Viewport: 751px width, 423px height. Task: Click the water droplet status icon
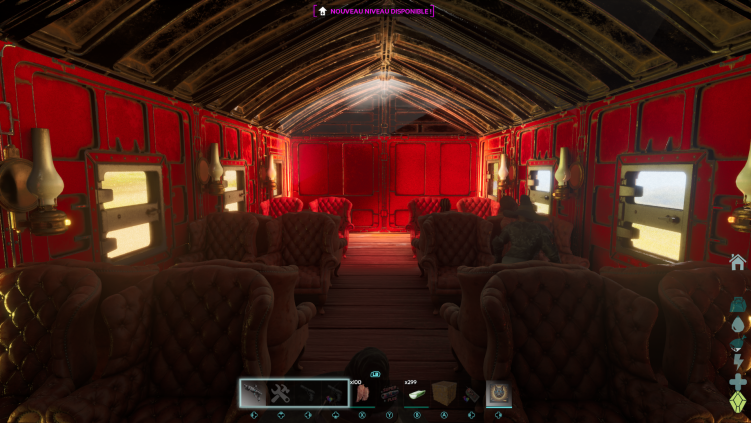click(x=738, y=325)
